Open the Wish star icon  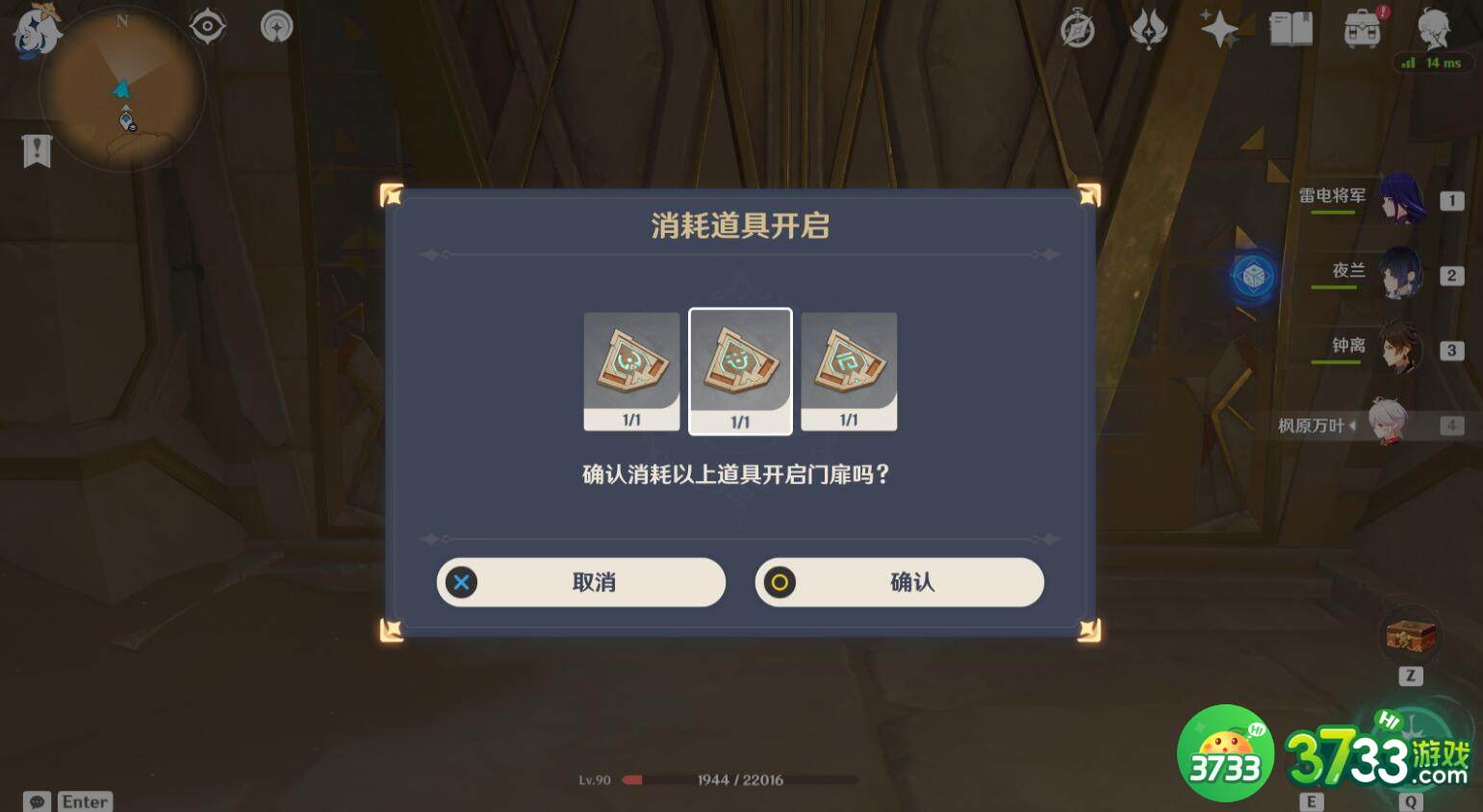(1218, 29)
